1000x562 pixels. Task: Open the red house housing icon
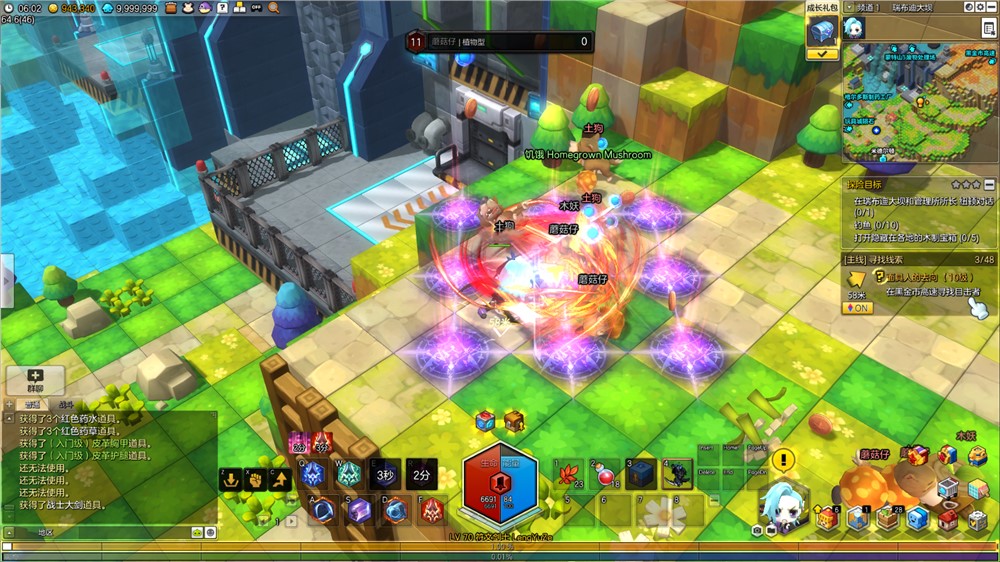click(x=947, y=519)
